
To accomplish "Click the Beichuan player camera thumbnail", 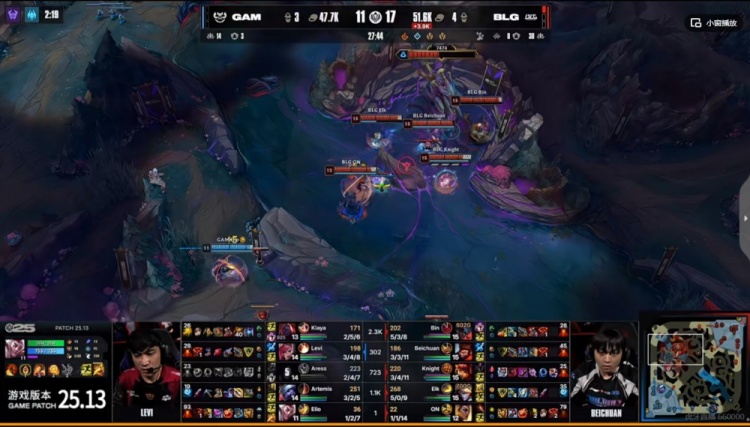I will (604, 370).
